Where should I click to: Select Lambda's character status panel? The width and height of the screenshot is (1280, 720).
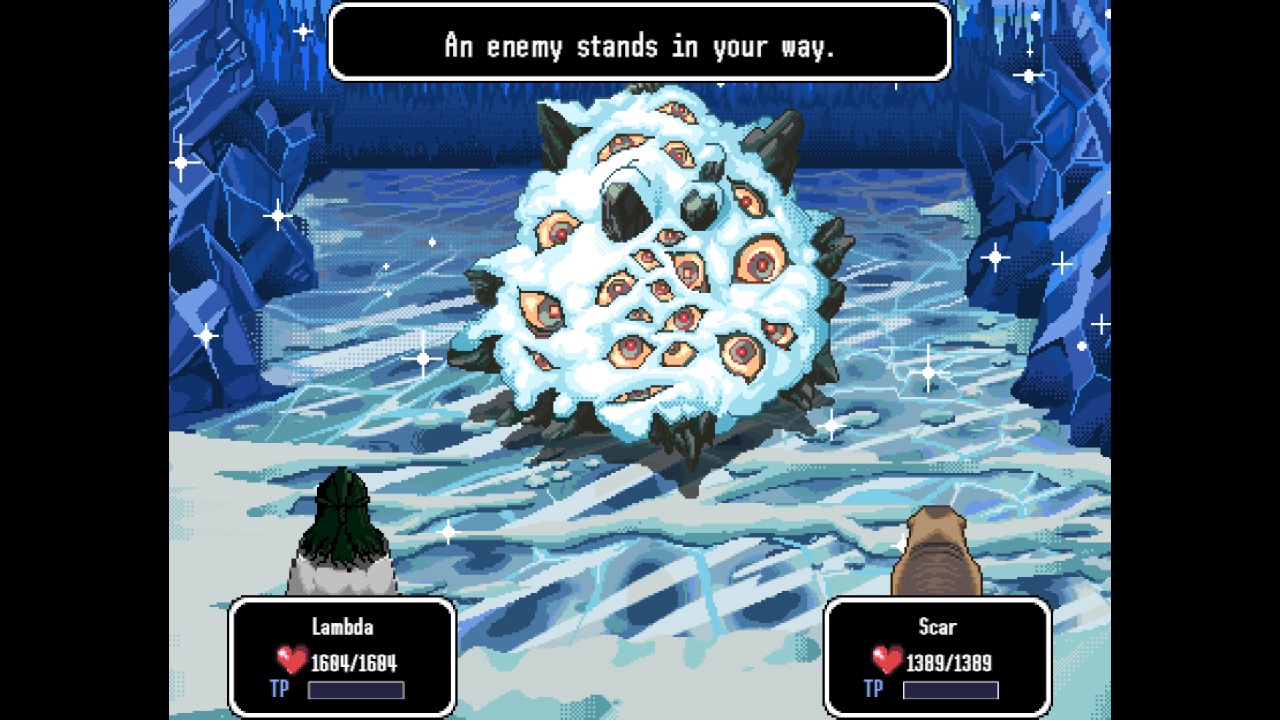pyautogui.click(x=344, y=657)
